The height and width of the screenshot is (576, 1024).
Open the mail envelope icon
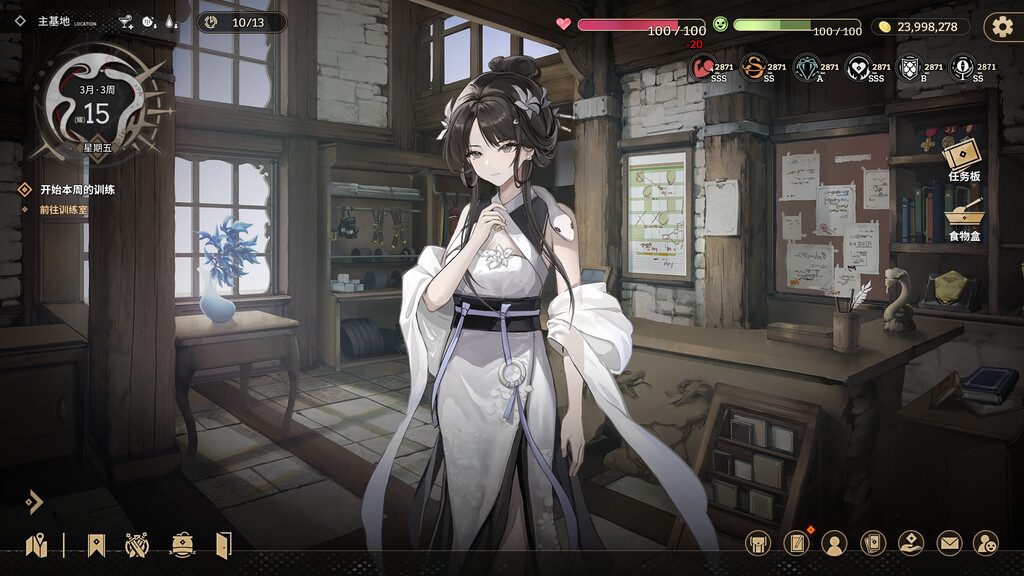[949, 543]
